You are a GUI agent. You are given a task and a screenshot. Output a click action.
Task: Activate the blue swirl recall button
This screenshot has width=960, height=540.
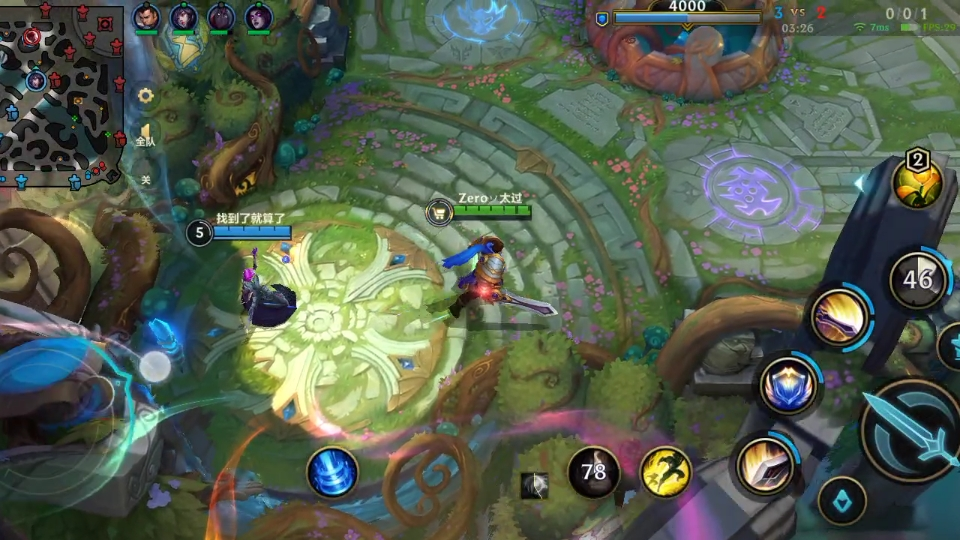click(332, 472)
